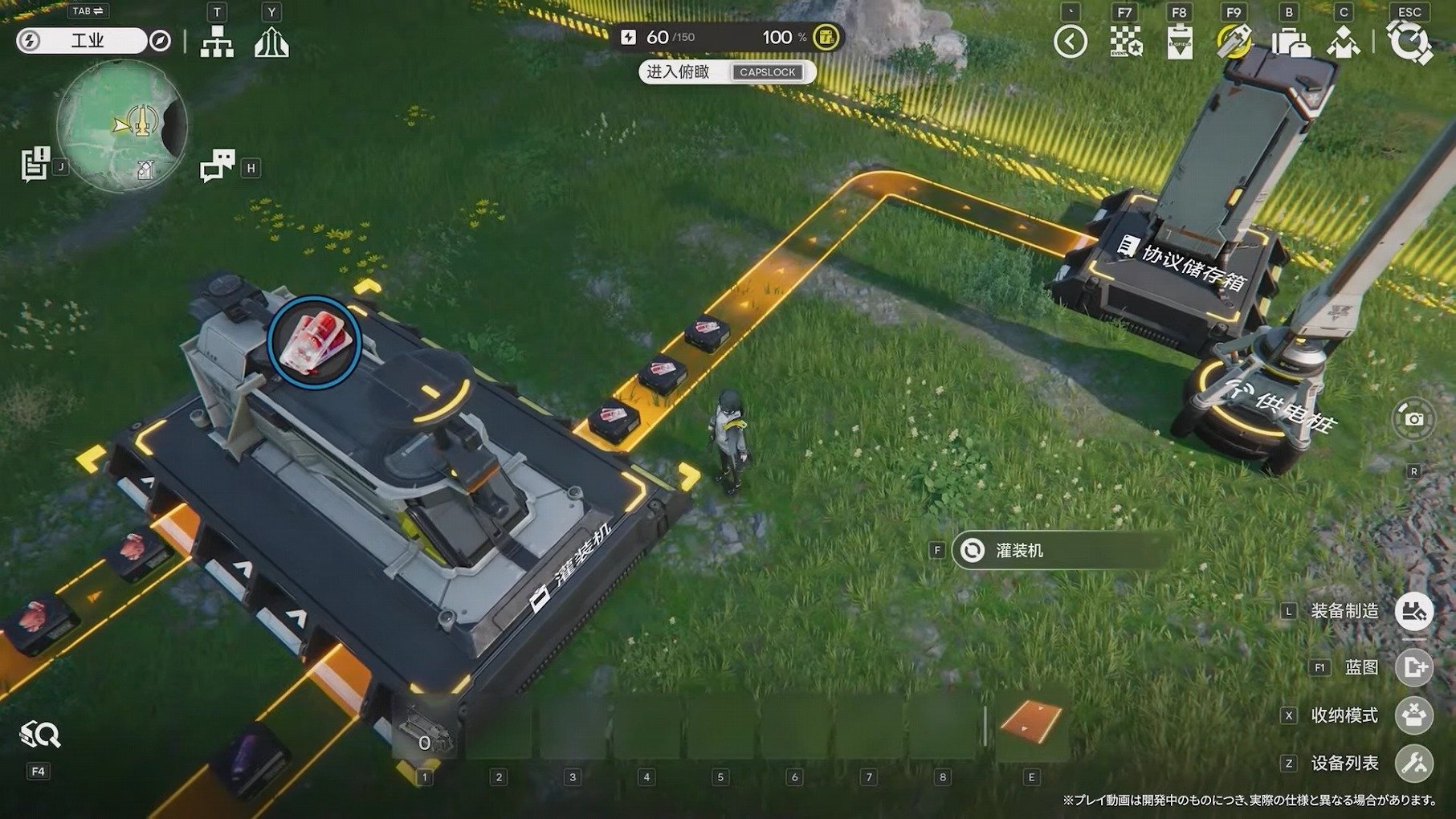Open the circular minimap
This screenshot has width=1456, height=819.
(122, 125)
